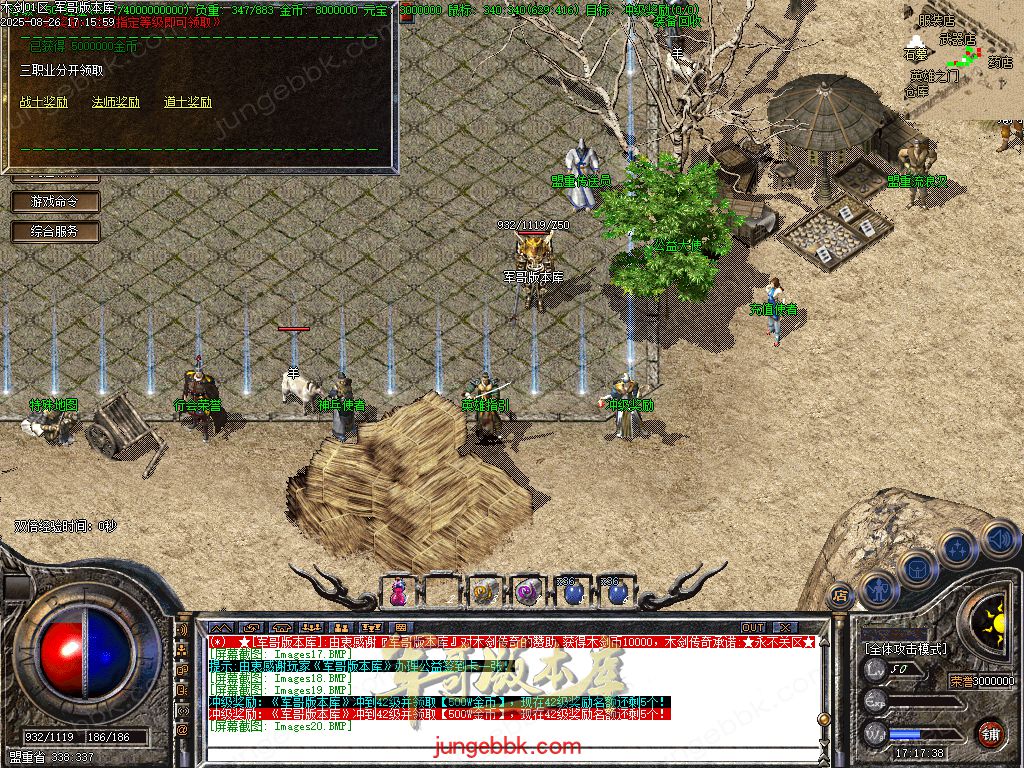This screenshot has width=1024, height=768.
Task: Open the skills sparkle round button
Action: click(x=957, y=548)
